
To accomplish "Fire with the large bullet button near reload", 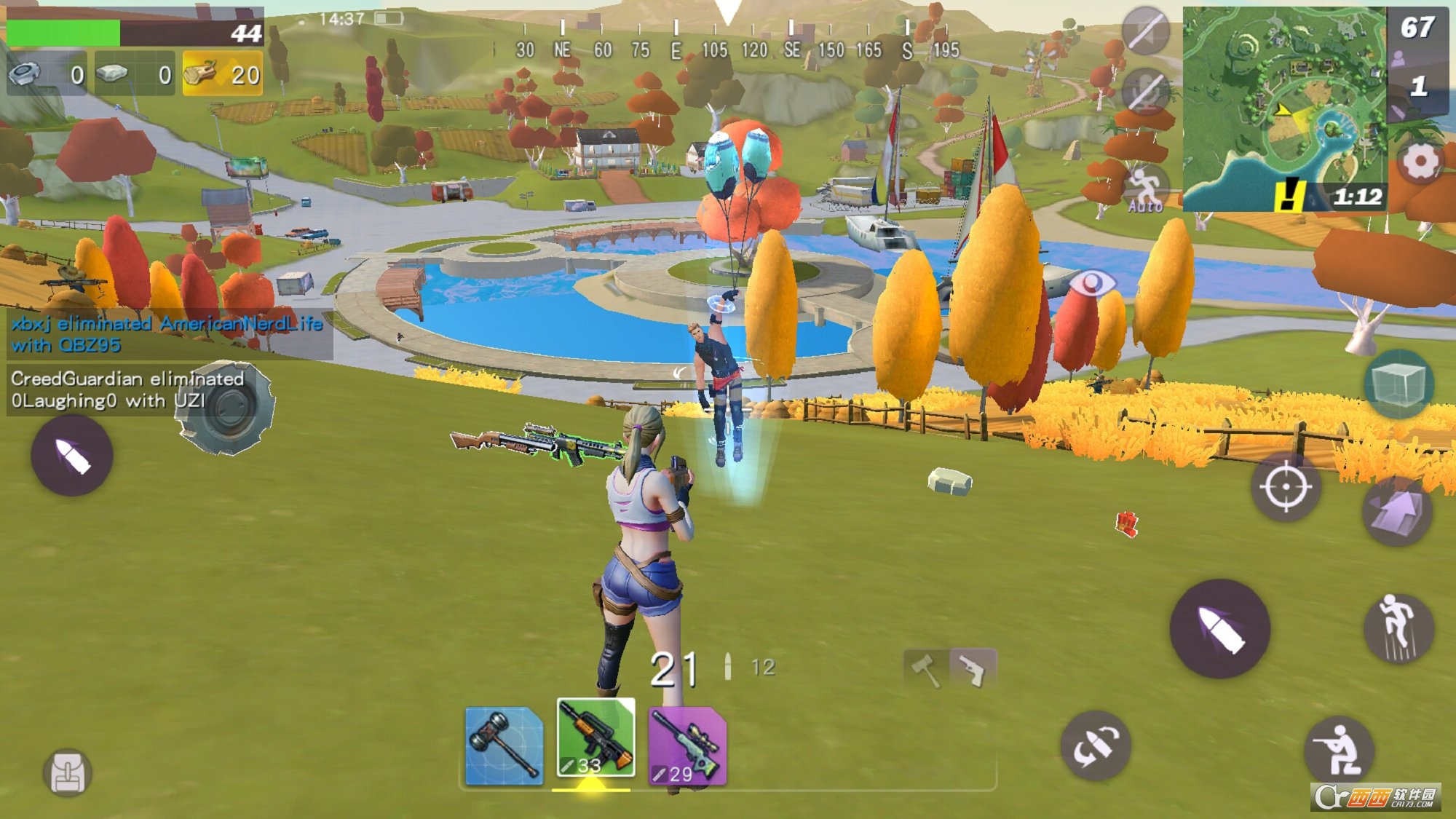I will pyautogui.click(x=1219, y=629).
